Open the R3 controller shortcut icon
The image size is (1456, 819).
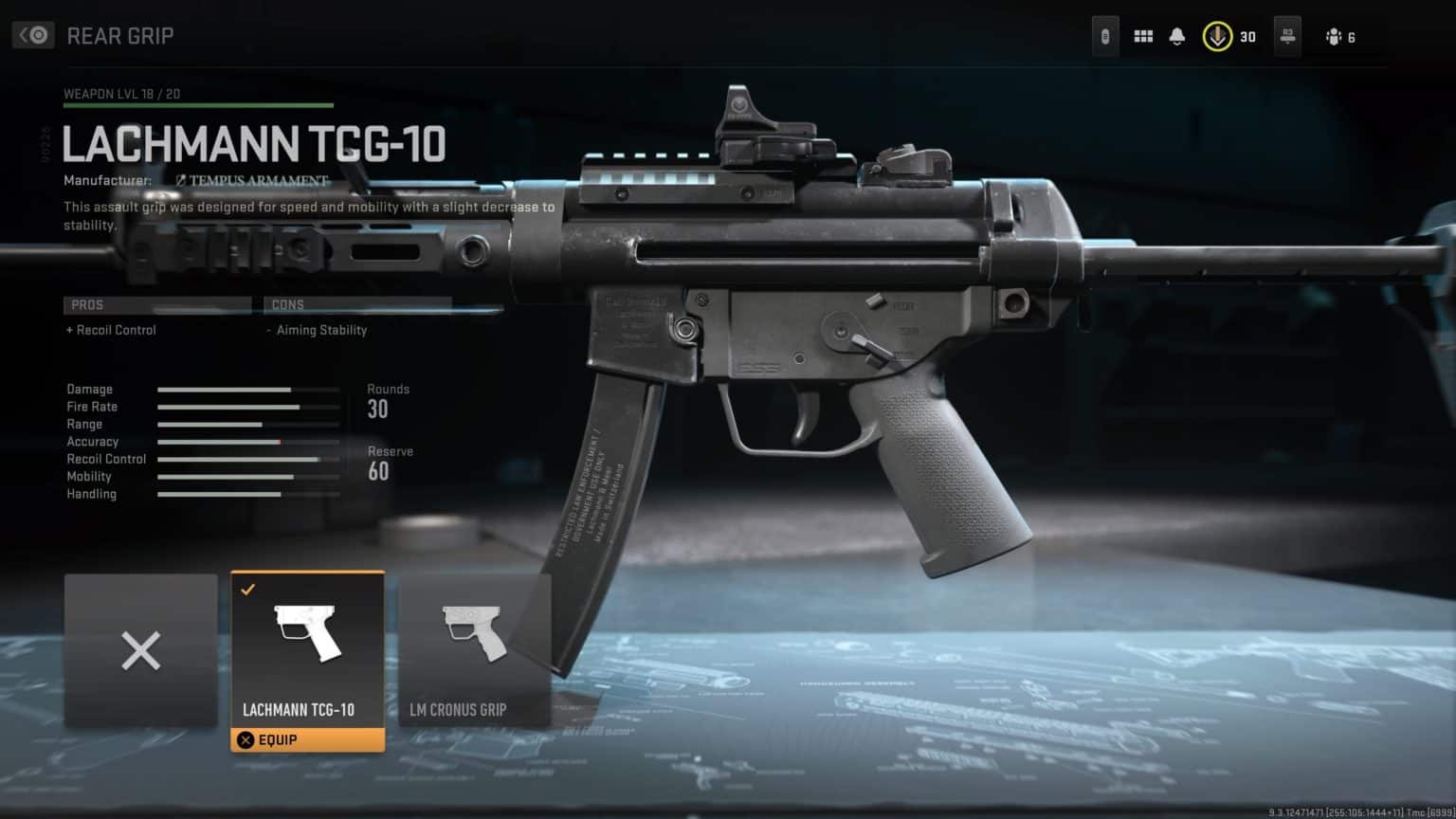(1286, 35)
